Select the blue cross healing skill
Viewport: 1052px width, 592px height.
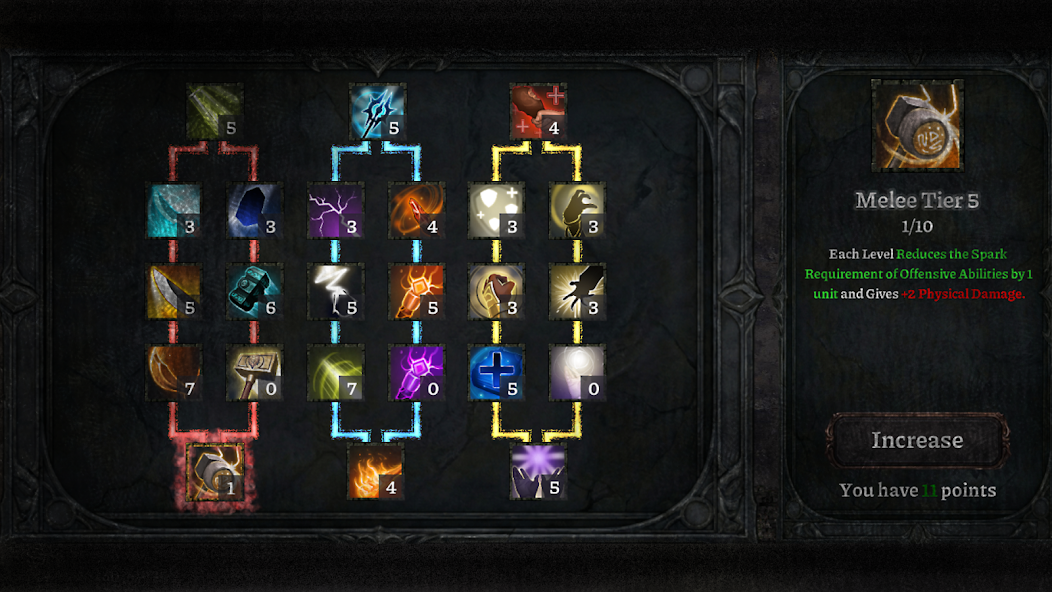coord(497,373)
